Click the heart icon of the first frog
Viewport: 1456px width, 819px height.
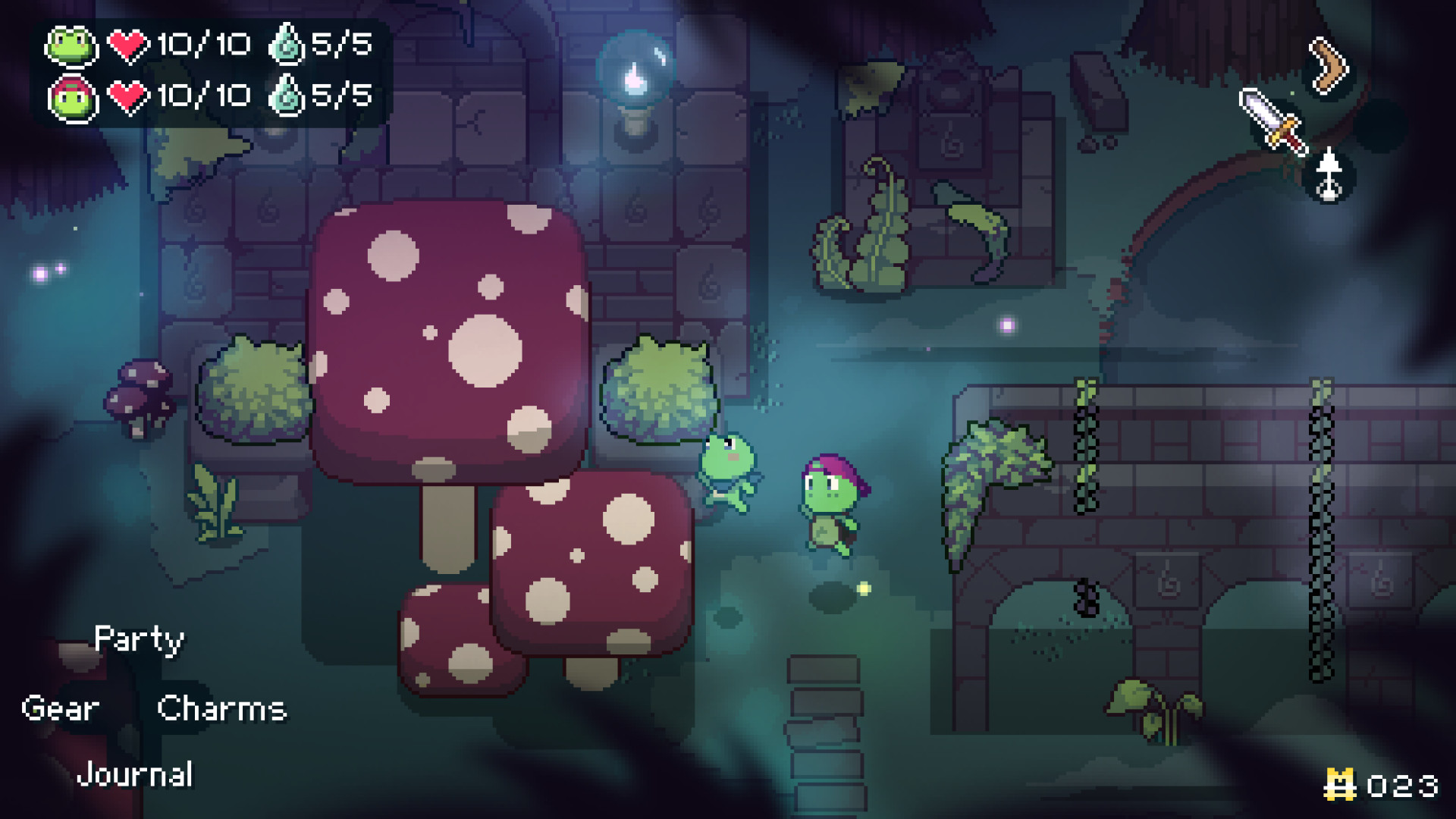pos(130,44)
